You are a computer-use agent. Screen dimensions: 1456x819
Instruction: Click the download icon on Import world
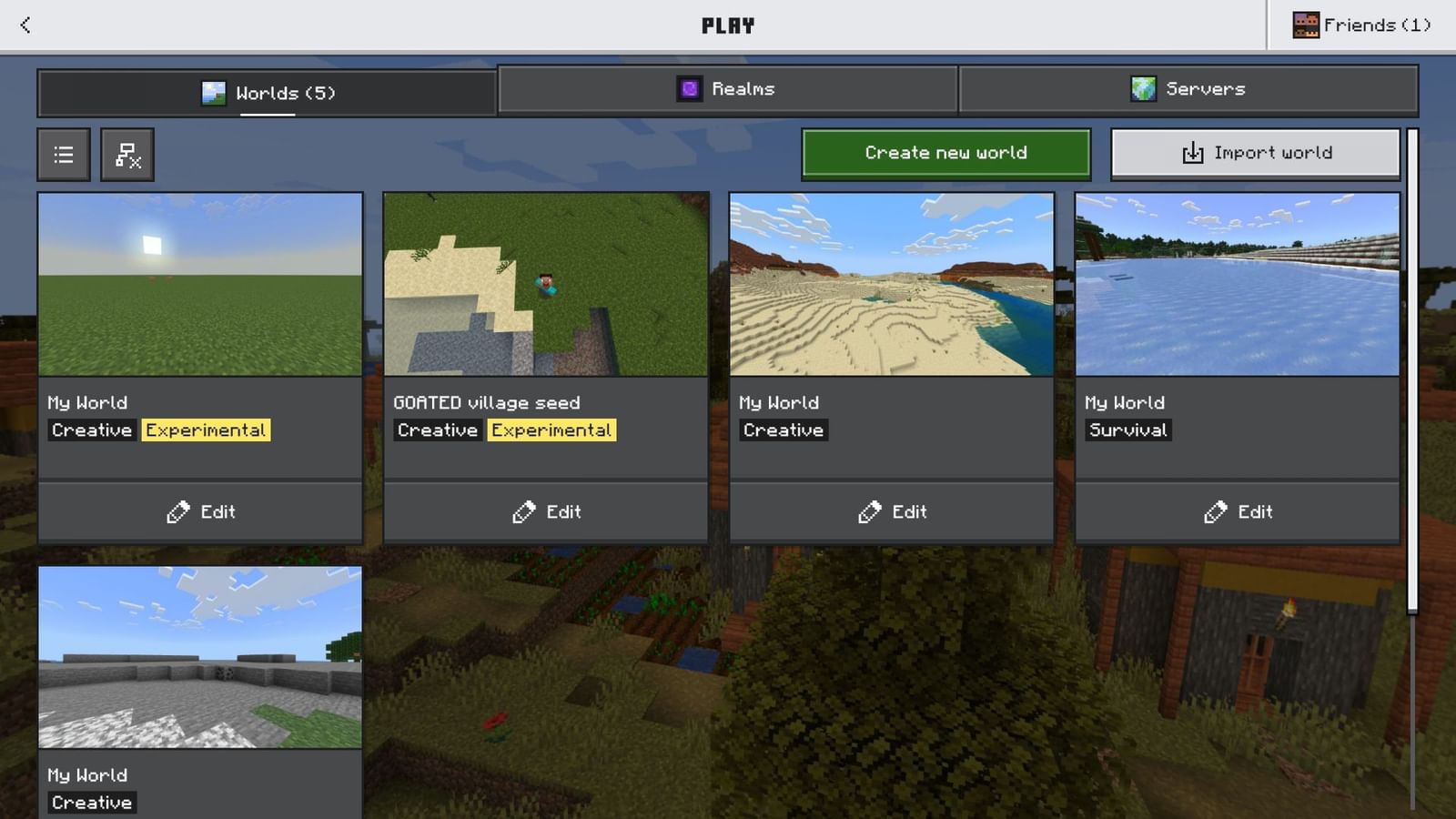click(x=1192, y=152)
